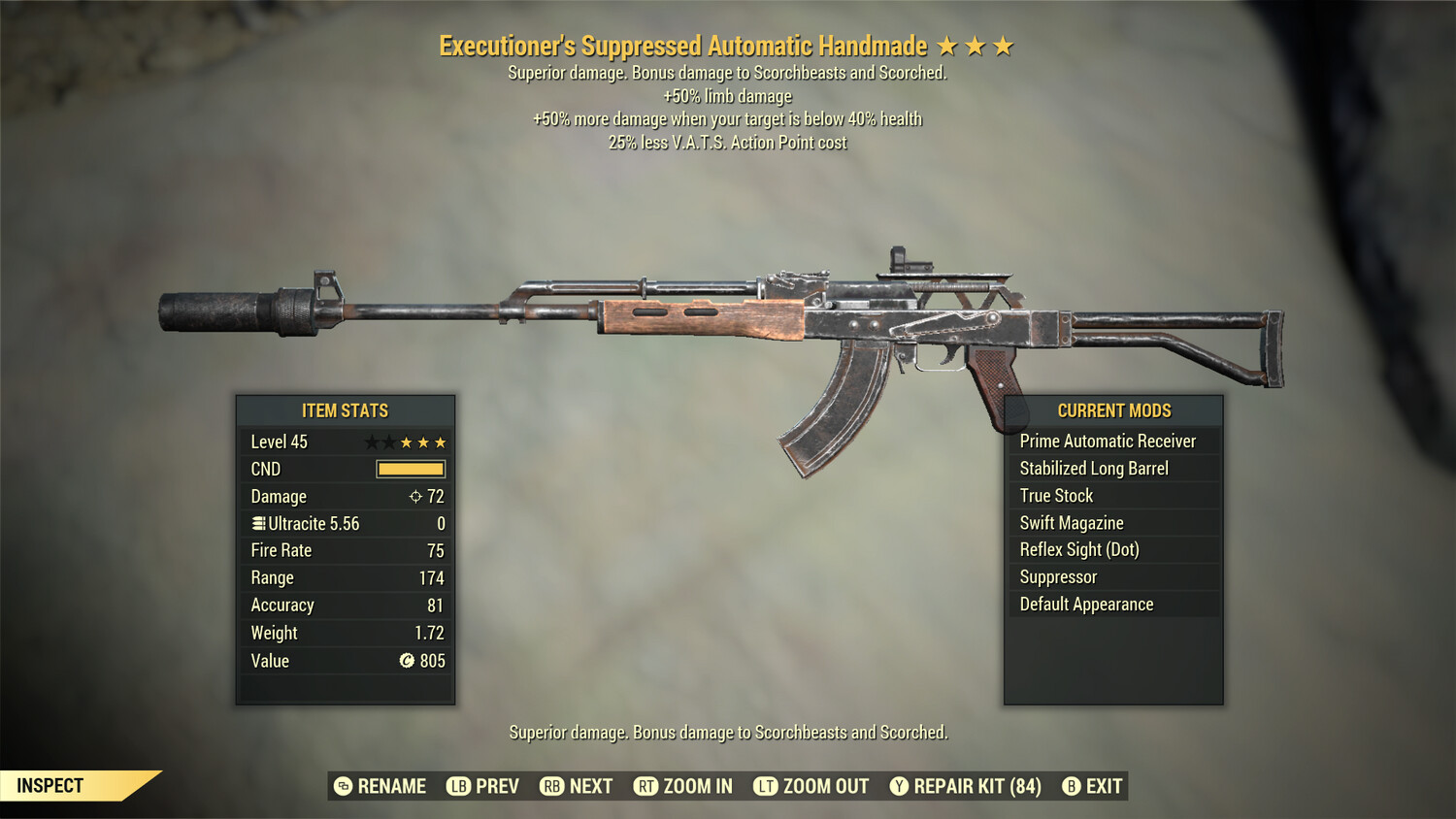
Task: Select the Prime Automatic Receiver mod
Action: coord(1107,441)
